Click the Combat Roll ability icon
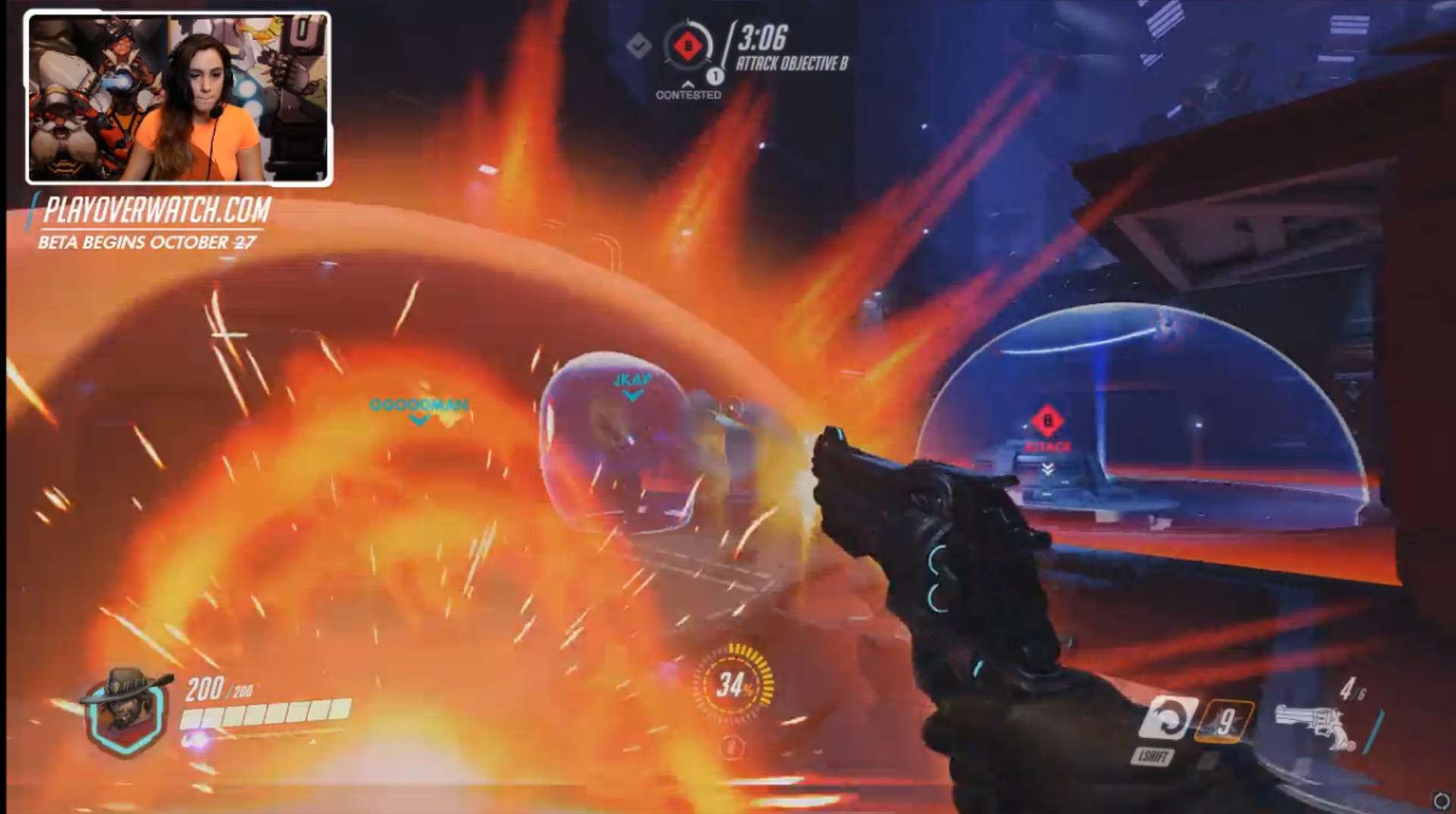The width and height of the screenshot is (1456, 814). pyautogui.click(x=1167, y=718)
